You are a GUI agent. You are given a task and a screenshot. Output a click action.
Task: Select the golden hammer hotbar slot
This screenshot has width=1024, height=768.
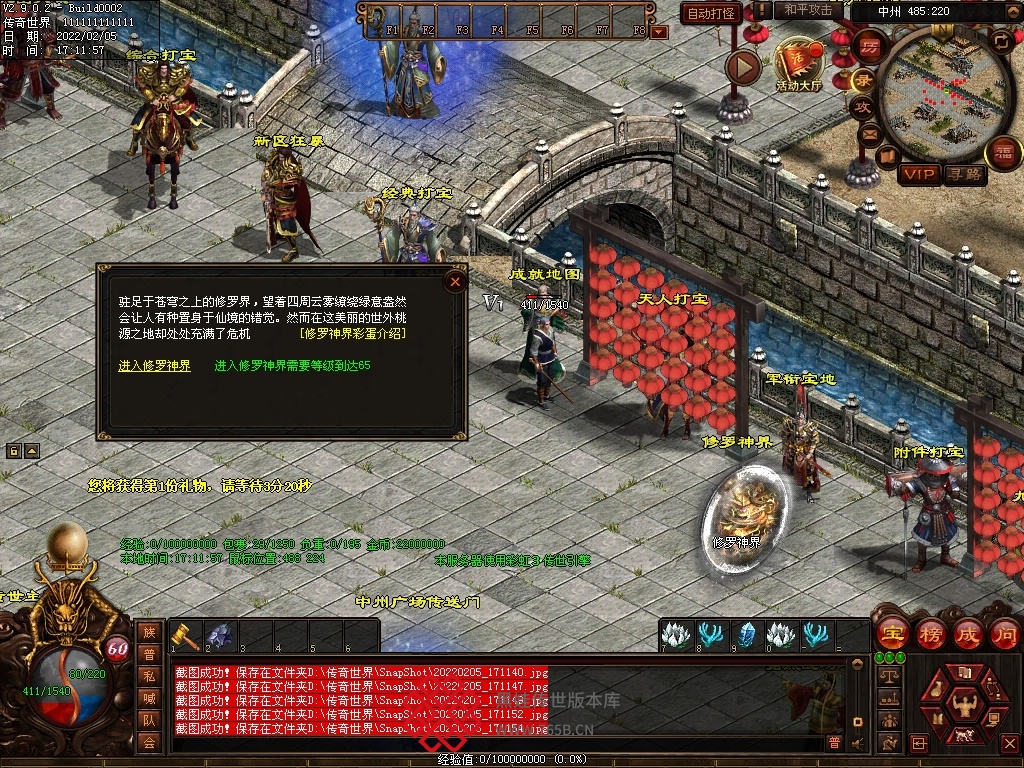click(x=185, y=635)
